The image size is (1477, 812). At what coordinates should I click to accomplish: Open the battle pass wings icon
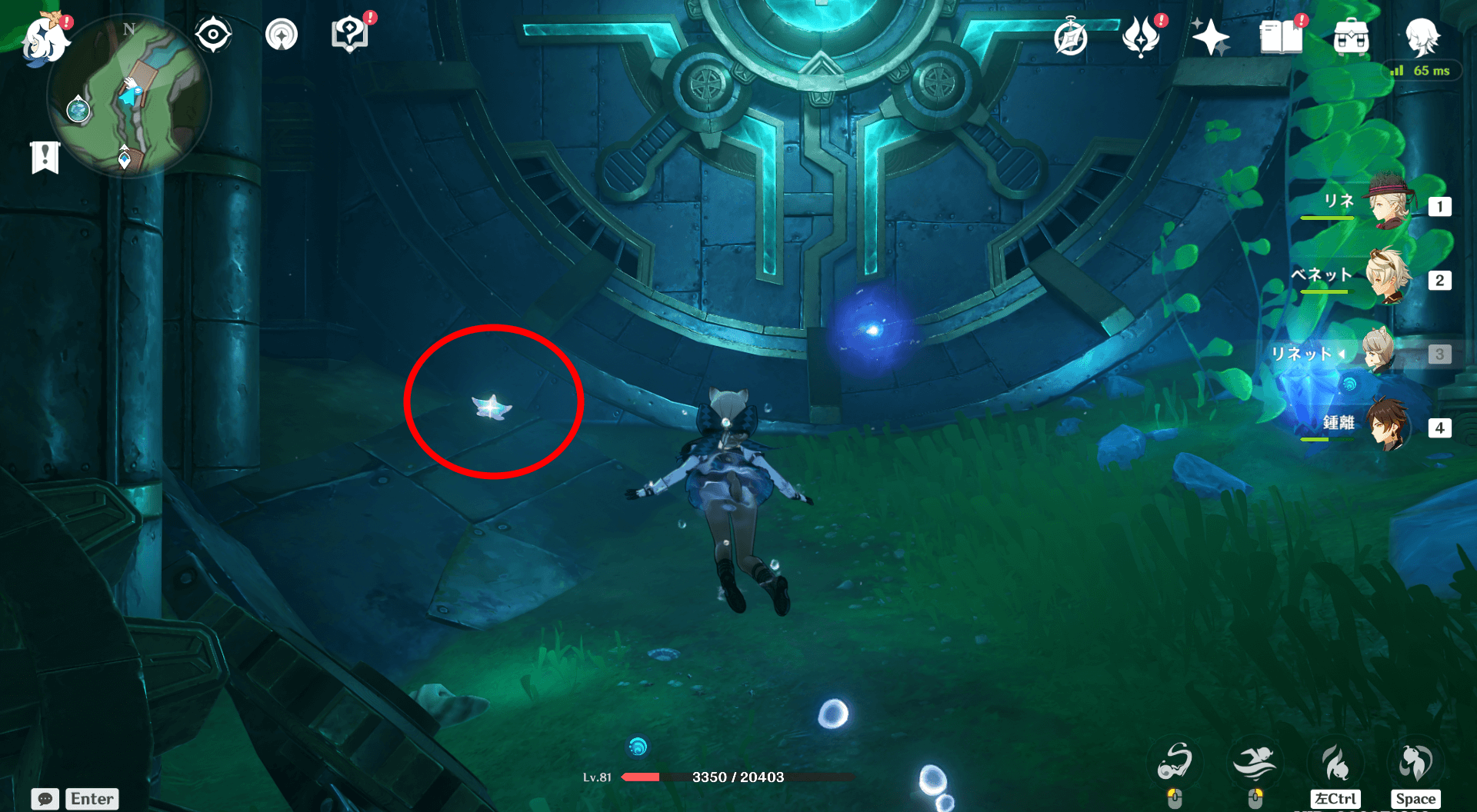tap(1141, 35)
